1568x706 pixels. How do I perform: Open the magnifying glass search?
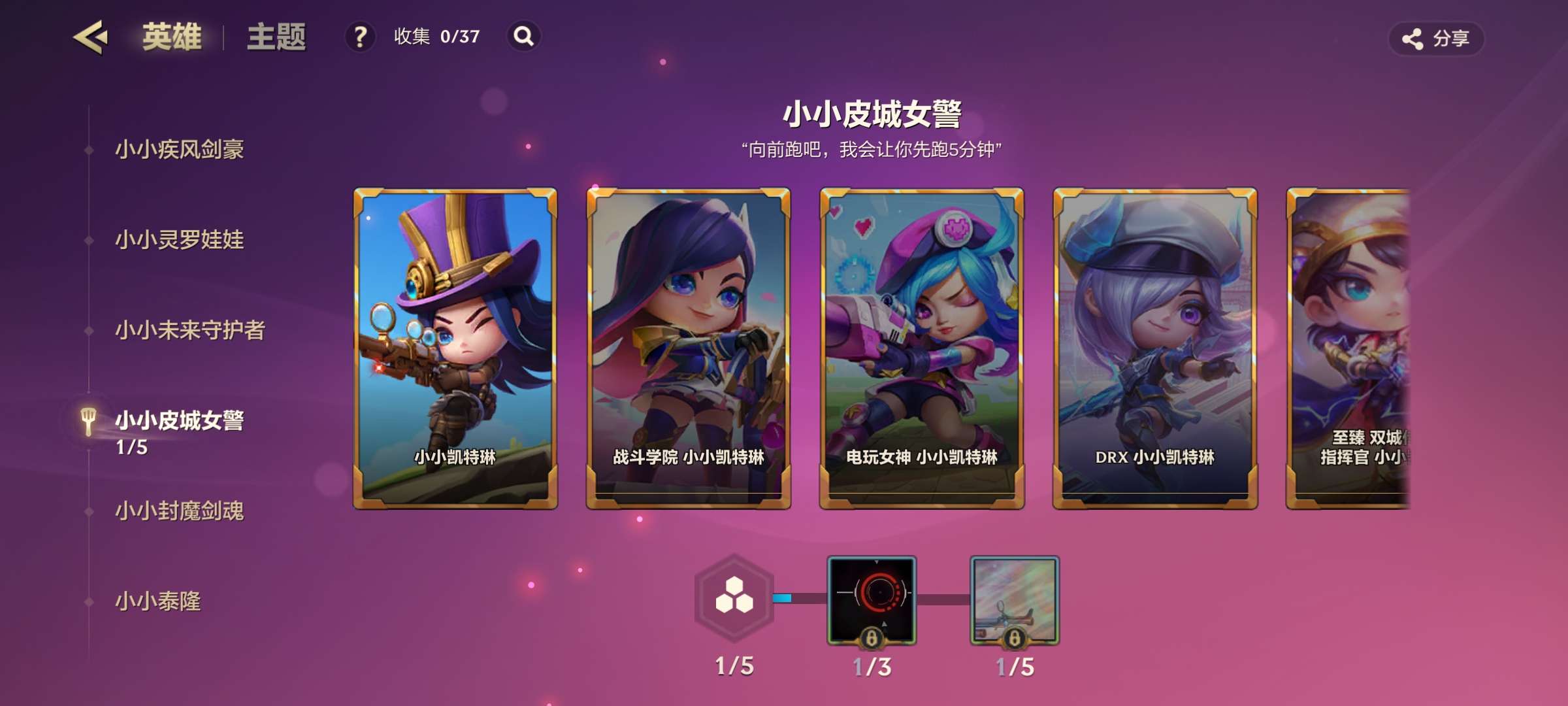[523, 37]
